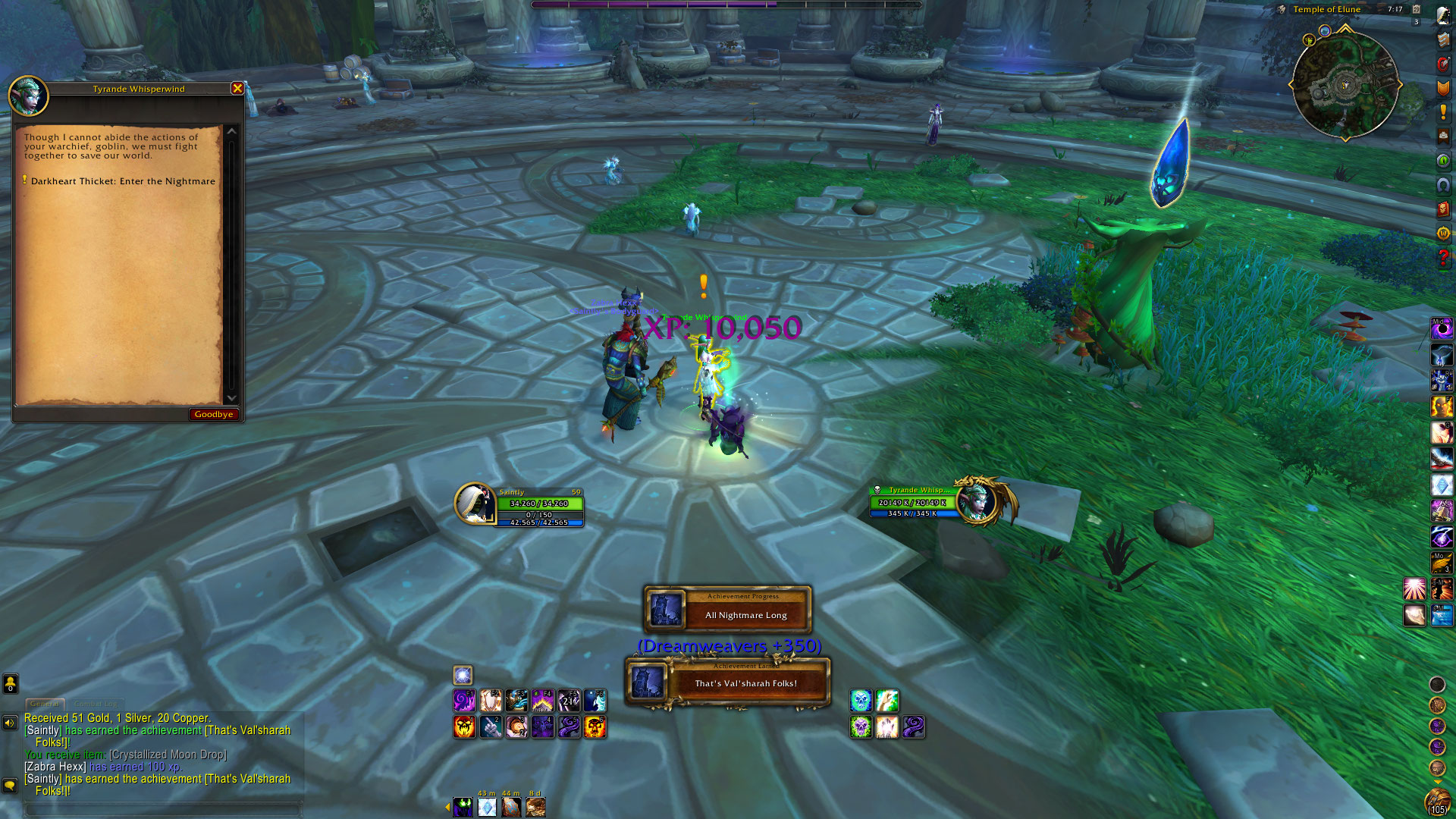Open the Adventure Guide red skull book
1456x819 pixels.
pos(1443,209)
